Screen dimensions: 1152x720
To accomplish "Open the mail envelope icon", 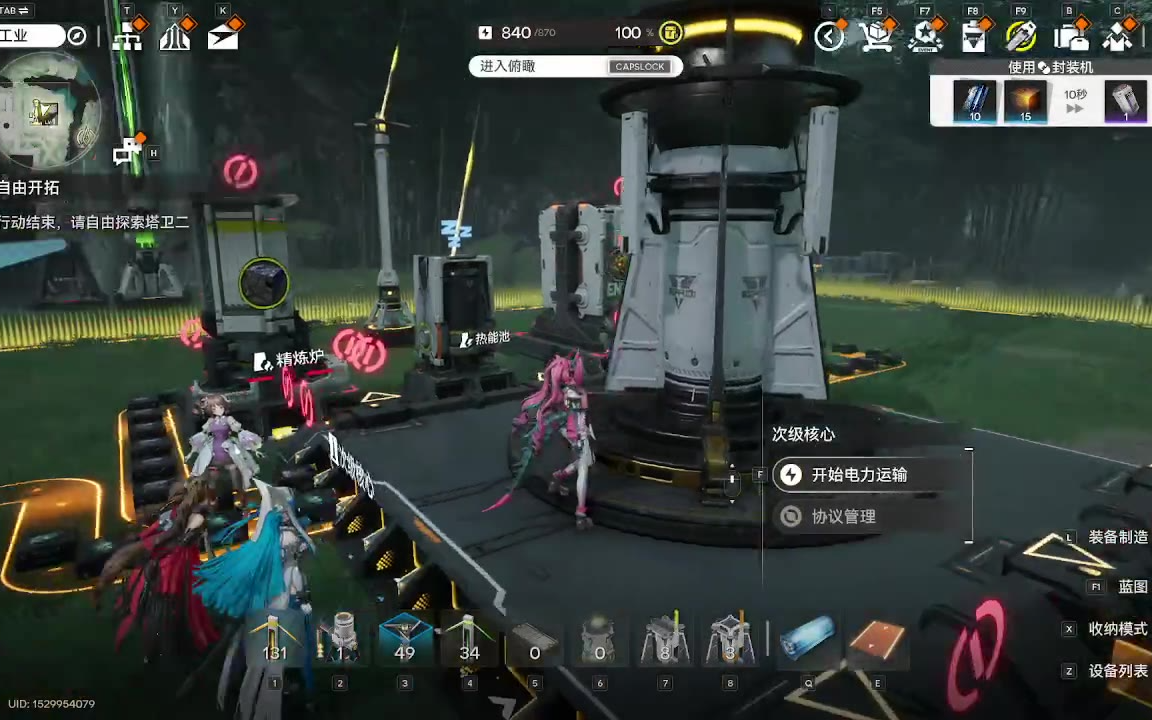I will pyautogui.click(x=223, y=38).
